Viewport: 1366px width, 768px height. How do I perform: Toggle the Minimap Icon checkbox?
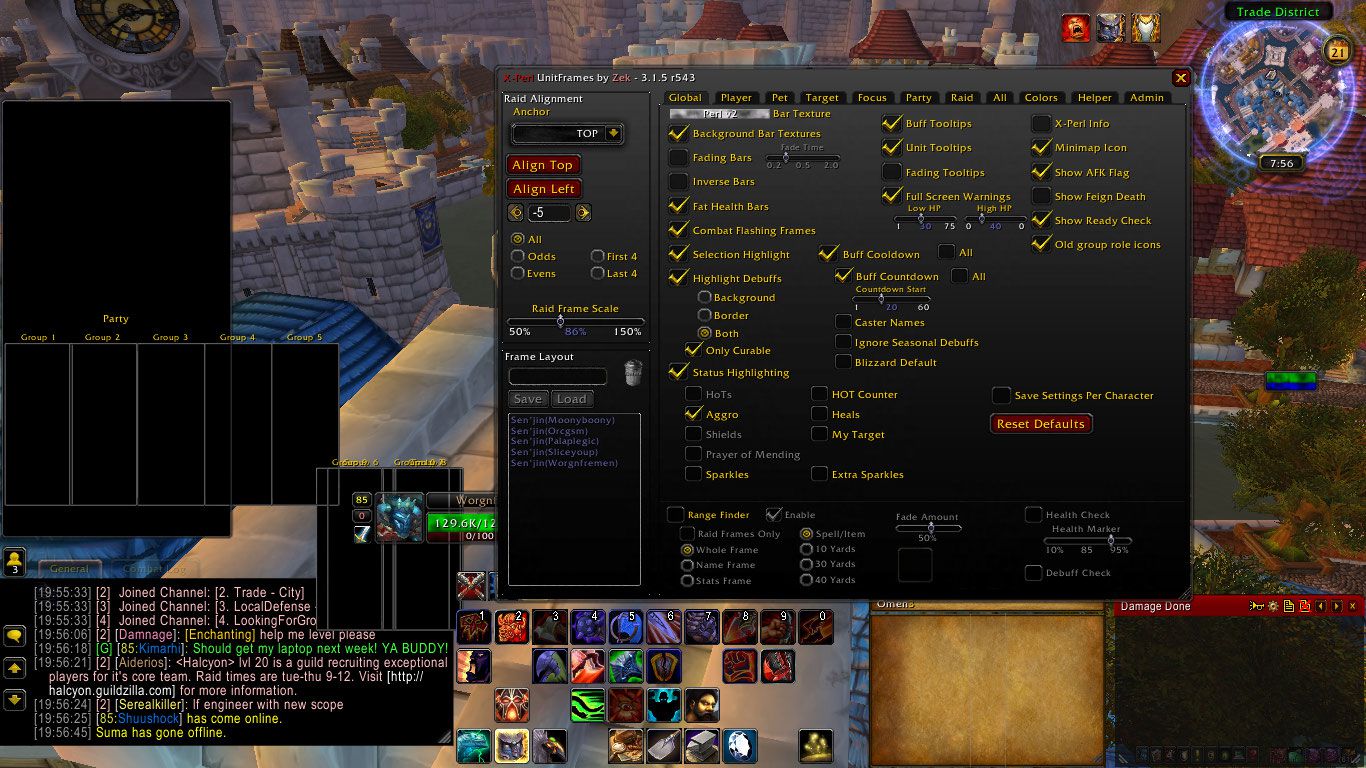click(x=1041, y=148)
